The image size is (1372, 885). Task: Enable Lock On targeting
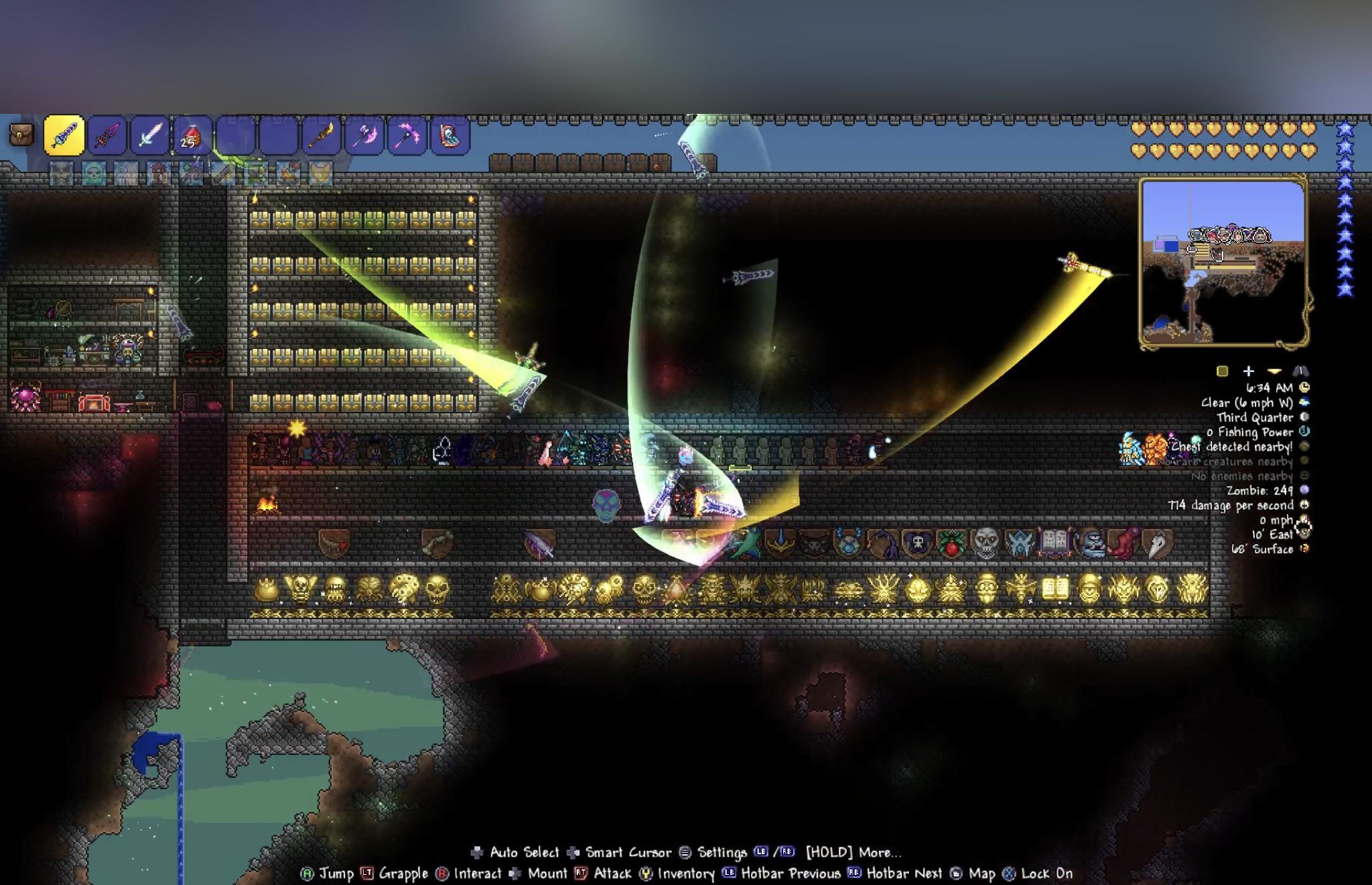coord(1010,874)
